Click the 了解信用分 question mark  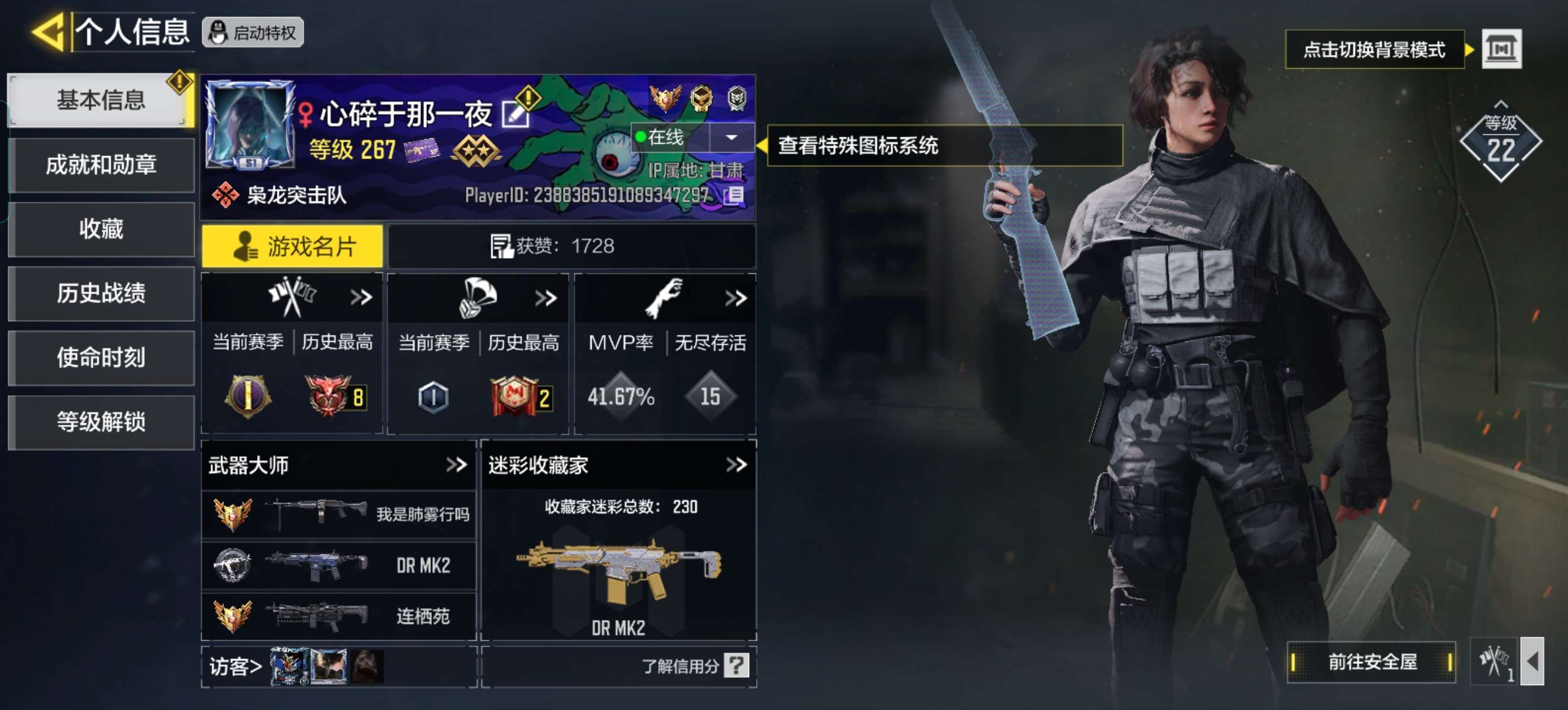[736, 666]
